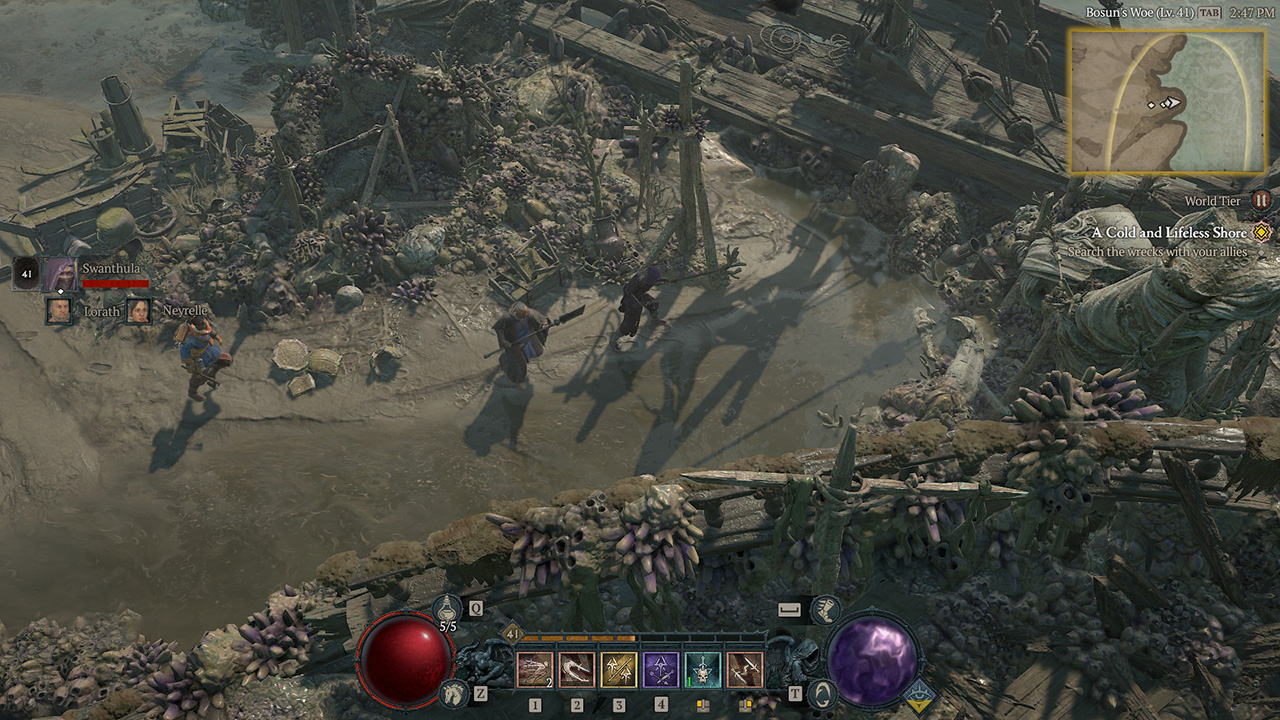
Task: Use the healing potion flask icon
Action: [446, 608]
